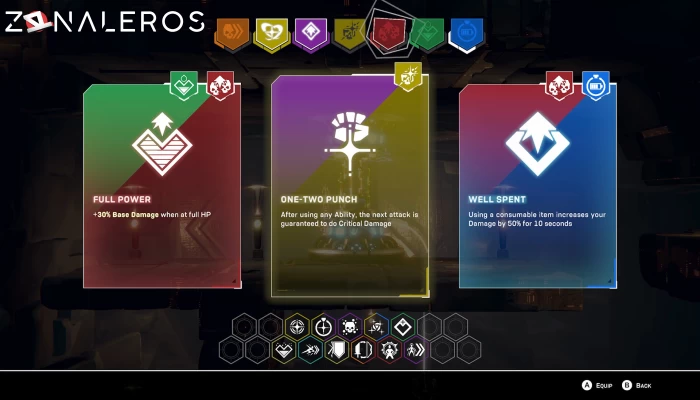Click the speeding projectile hexagon perk
Screen dimensions: 700x400
tap(310, 350)
